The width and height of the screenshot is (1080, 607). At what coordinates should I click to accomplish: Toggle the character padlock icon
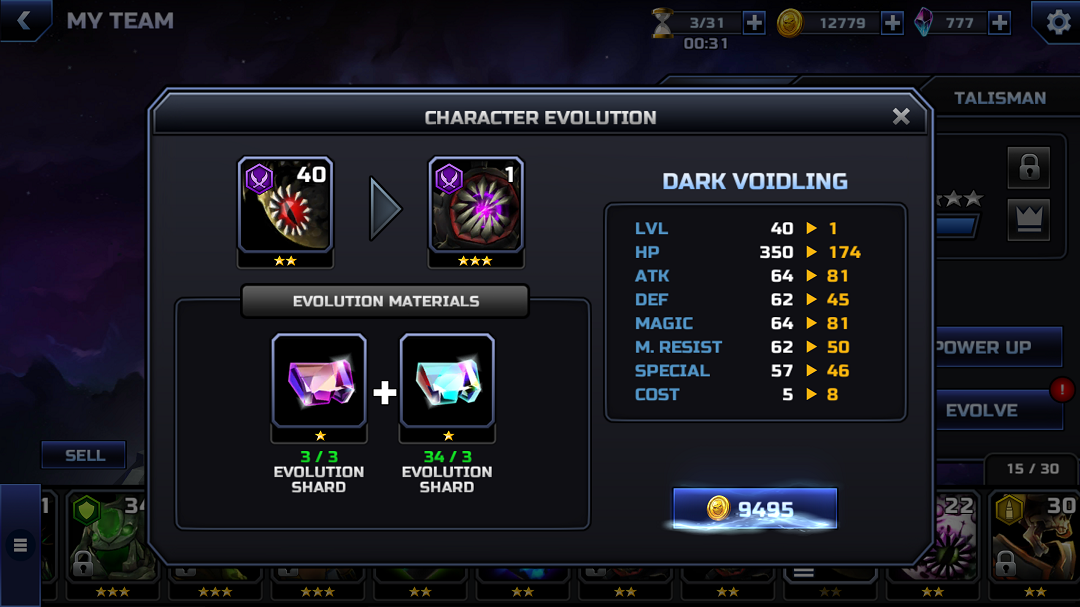(x=1029, y=168)
